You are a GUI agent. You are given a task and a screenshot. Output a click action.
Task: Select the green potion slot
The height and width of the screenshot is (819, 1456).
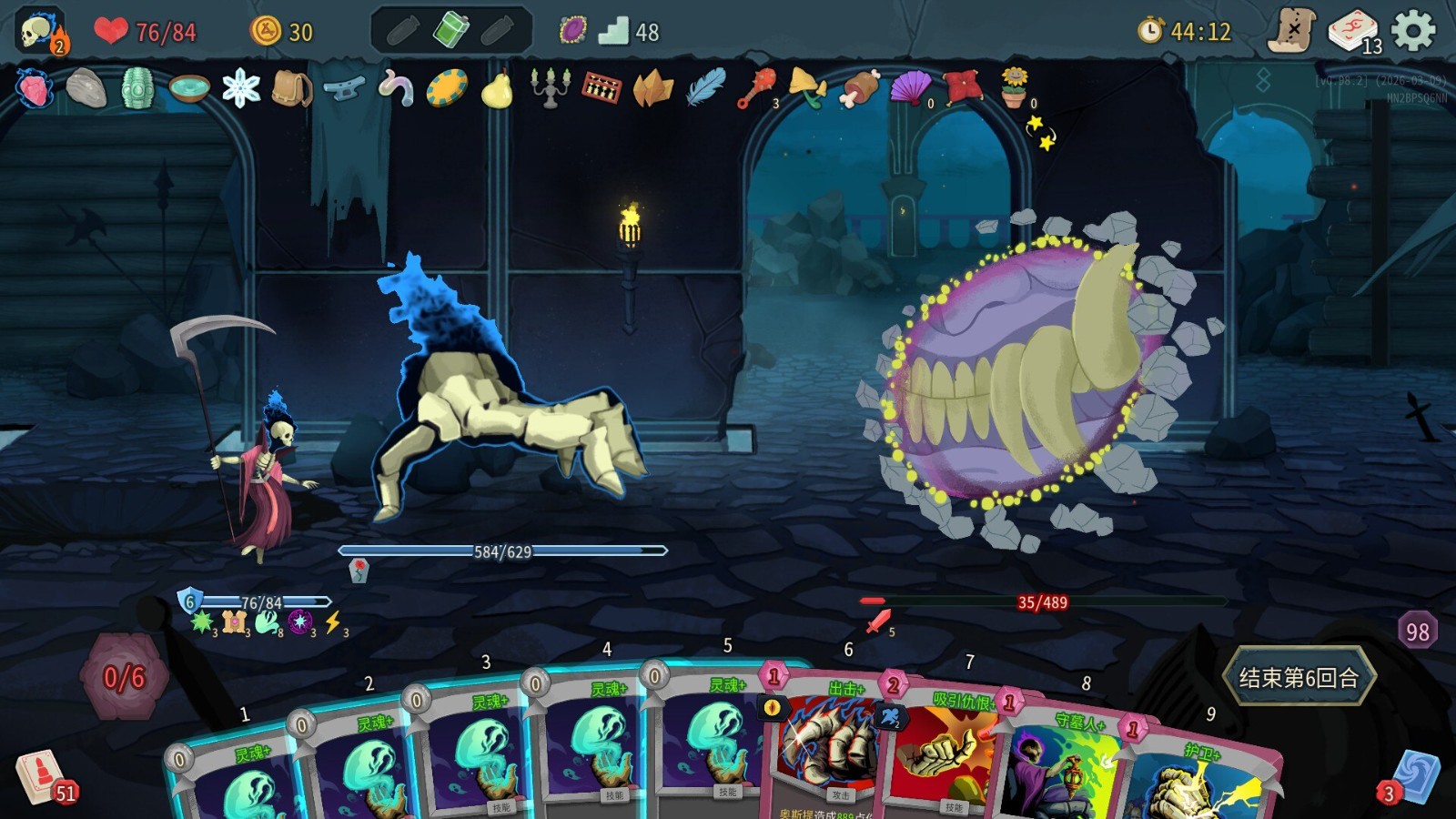tap(450, 30)
